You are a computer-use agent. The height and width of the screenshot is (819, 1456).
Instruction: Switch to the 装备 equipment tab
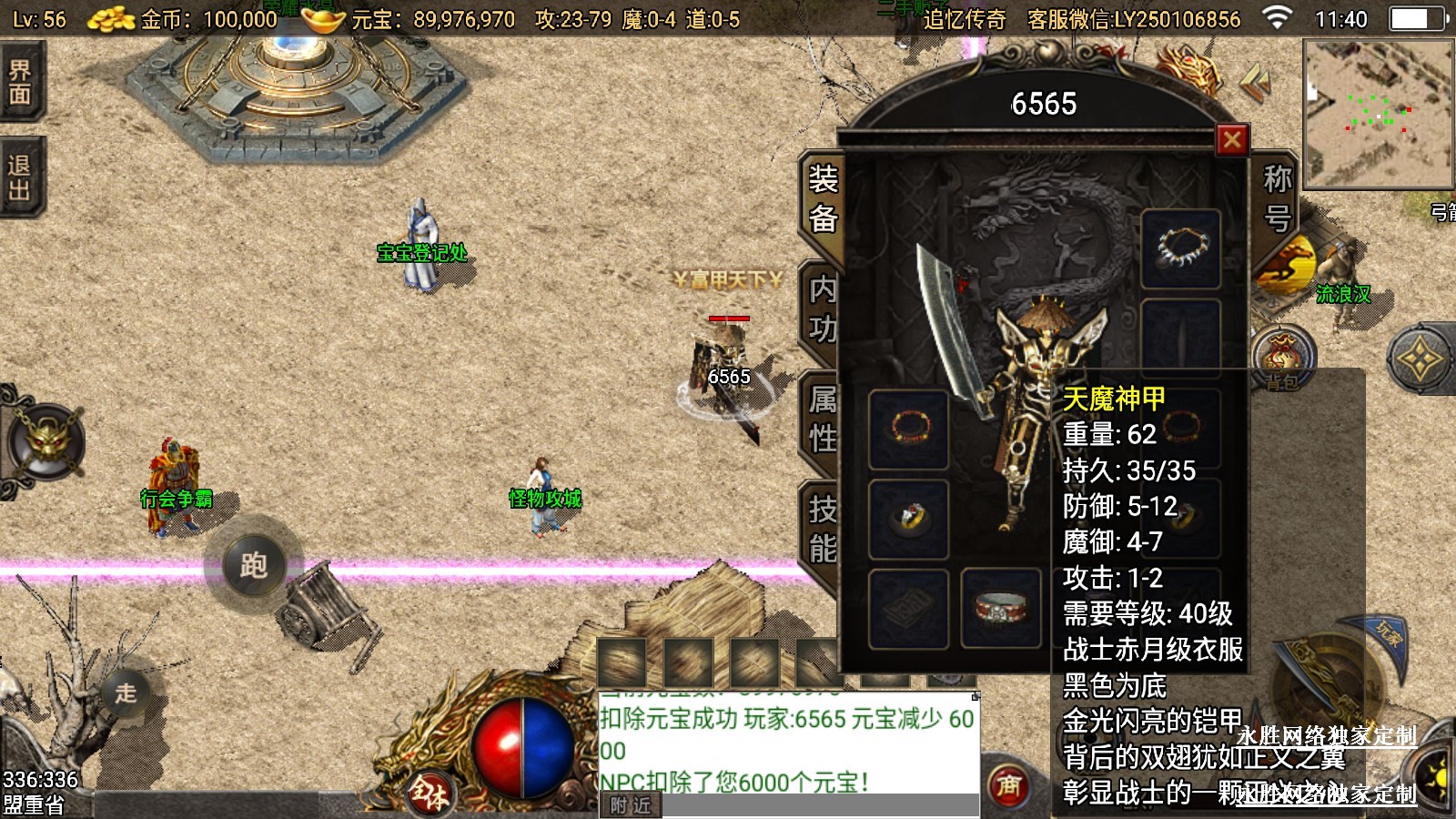pos(823,199)
